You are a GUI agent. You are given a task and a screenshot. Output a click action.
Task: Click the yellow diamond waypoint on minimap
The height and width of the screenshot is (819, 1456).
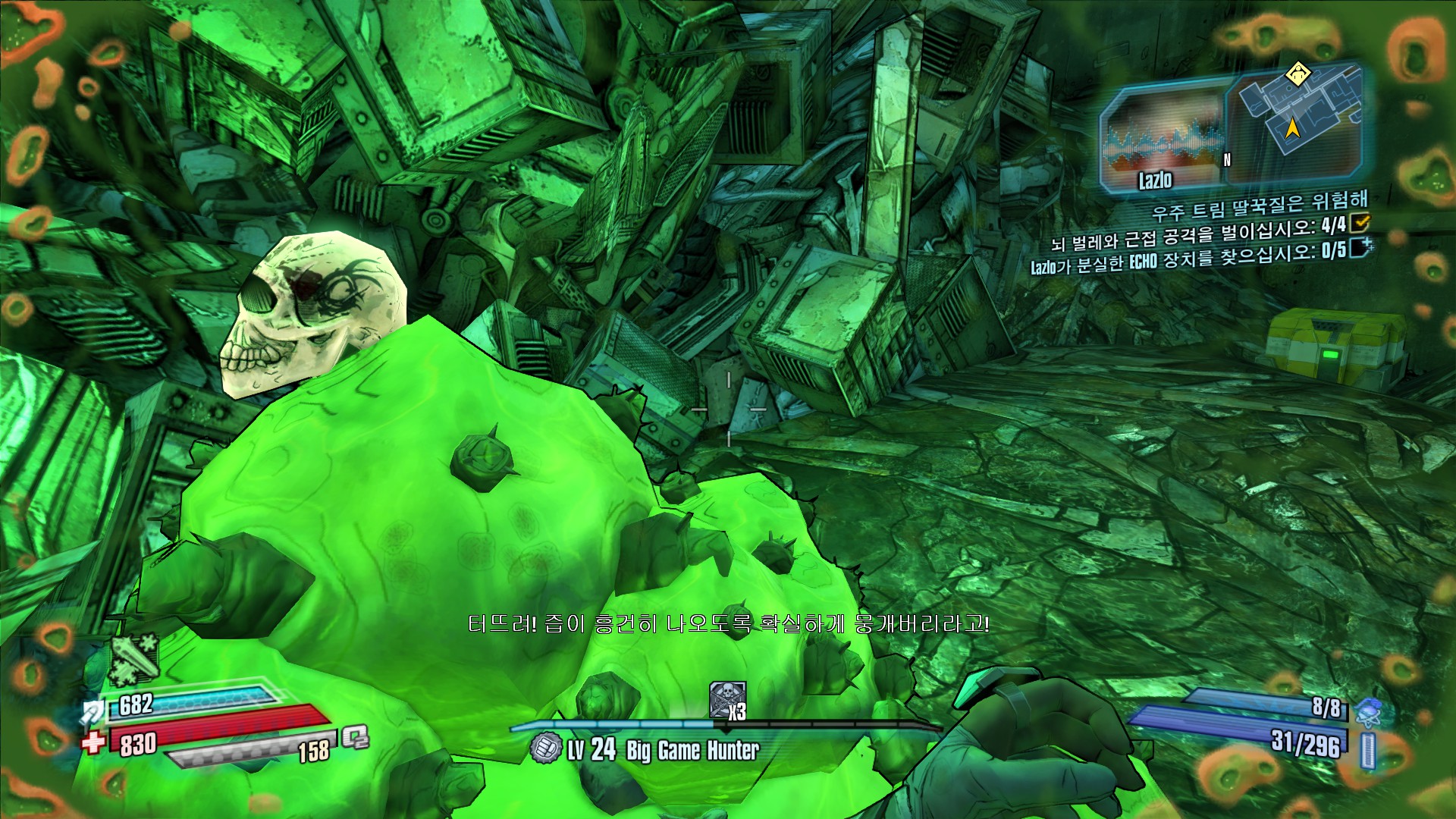(1298, 74)
